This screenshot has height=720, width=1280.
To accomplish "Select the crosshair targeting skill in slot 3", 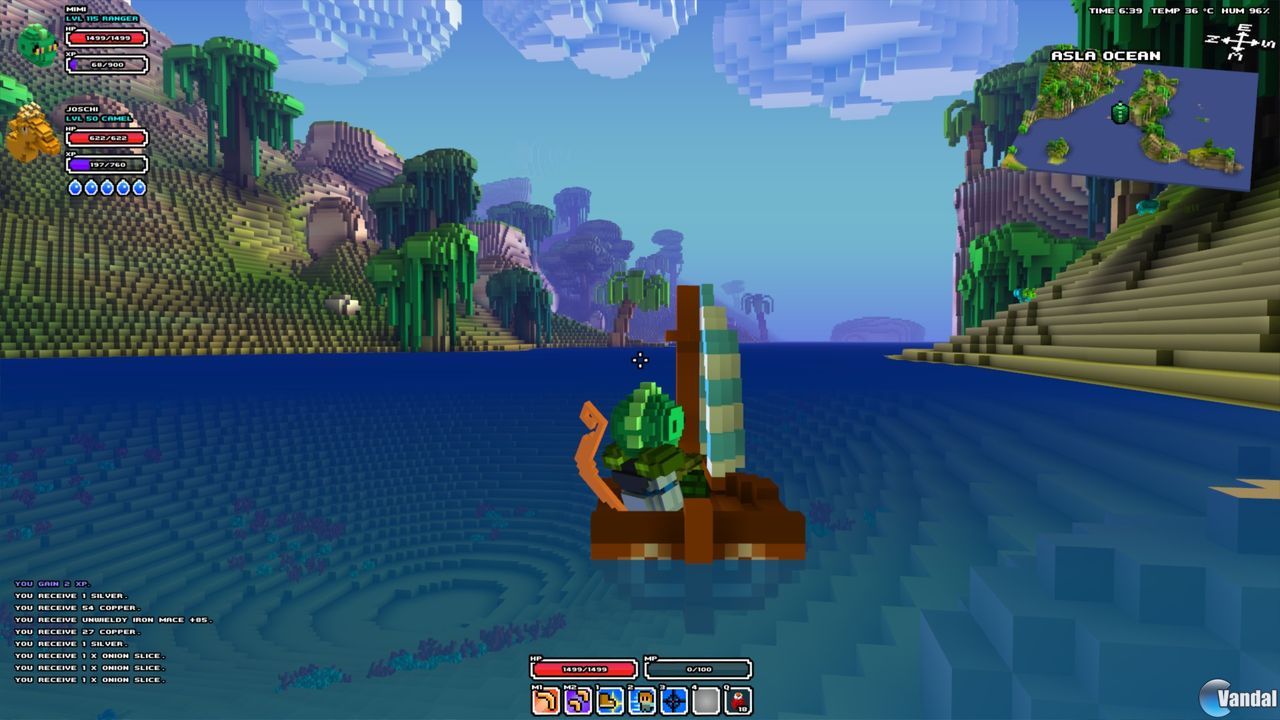I will [672, 700].
